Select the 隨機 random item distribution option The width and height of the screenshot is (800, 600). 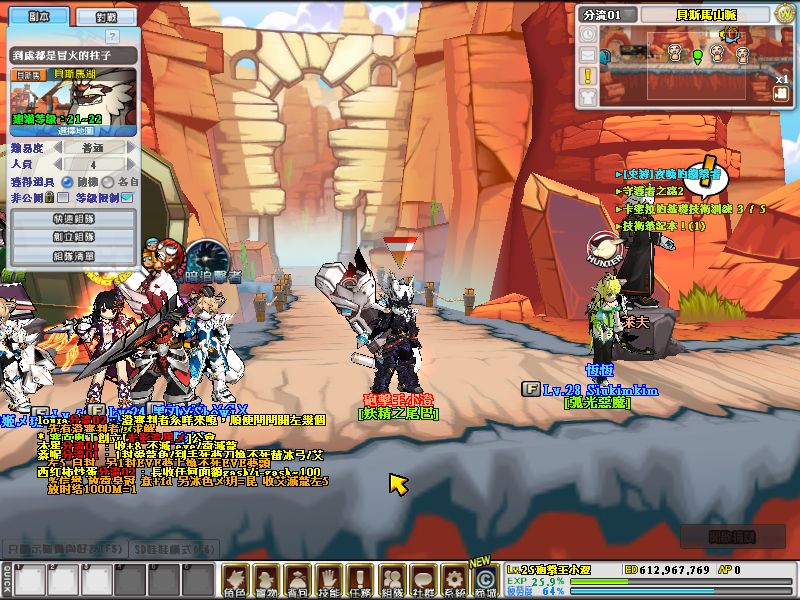[x=67, y=182]
